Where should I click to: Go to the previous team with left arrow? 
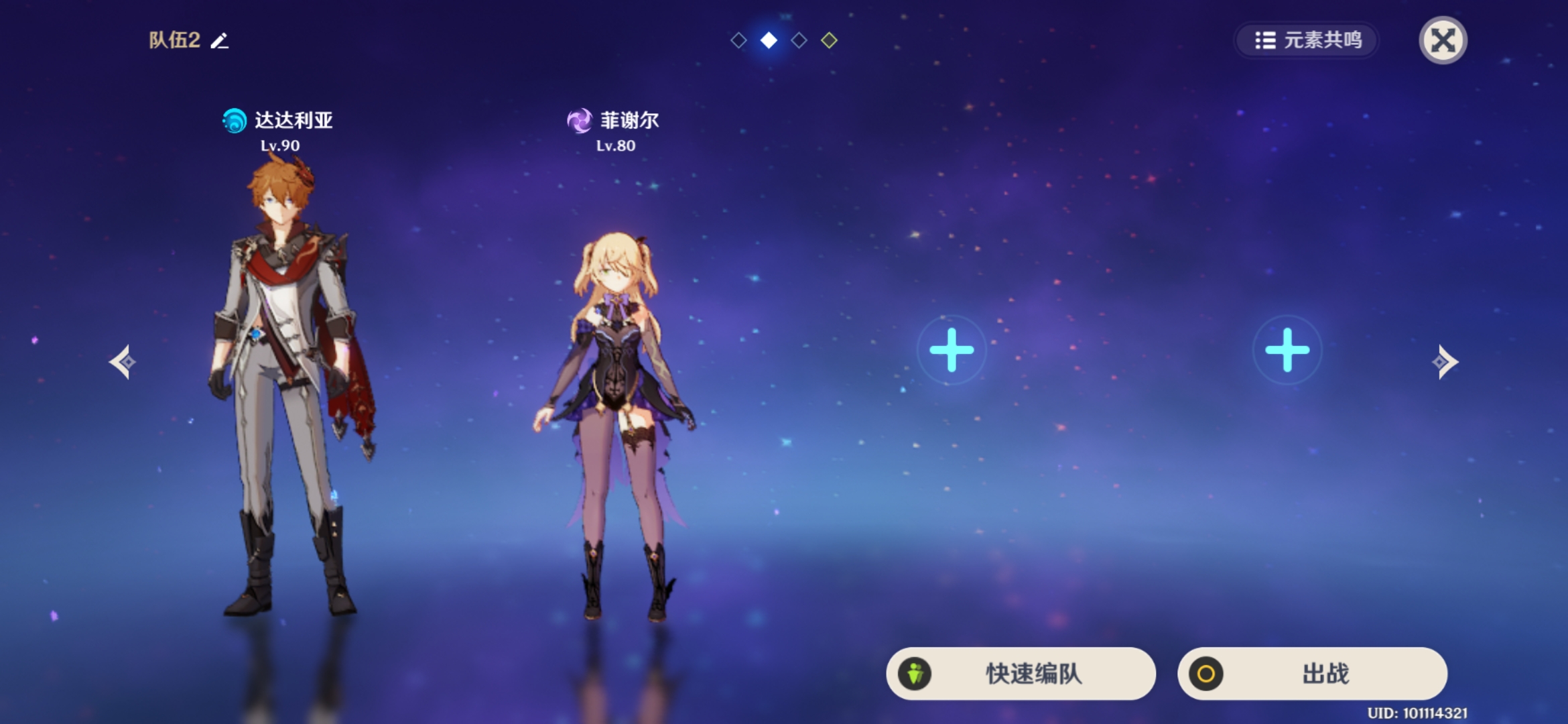123,362
